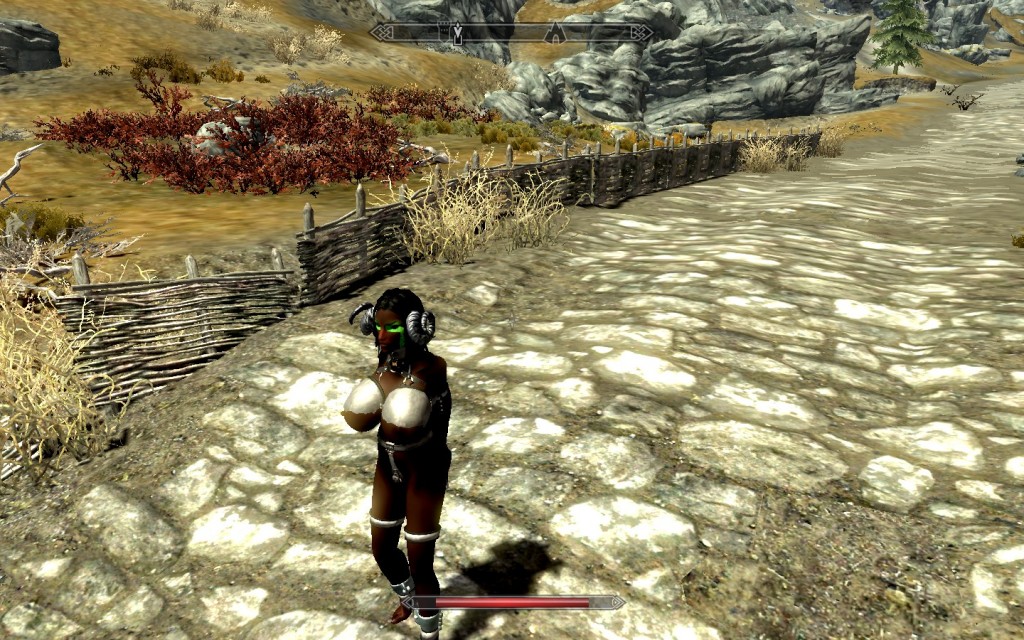
Task: Click the cave location marker on the compass
Action: pyautogui.click(x=555, y=33)
